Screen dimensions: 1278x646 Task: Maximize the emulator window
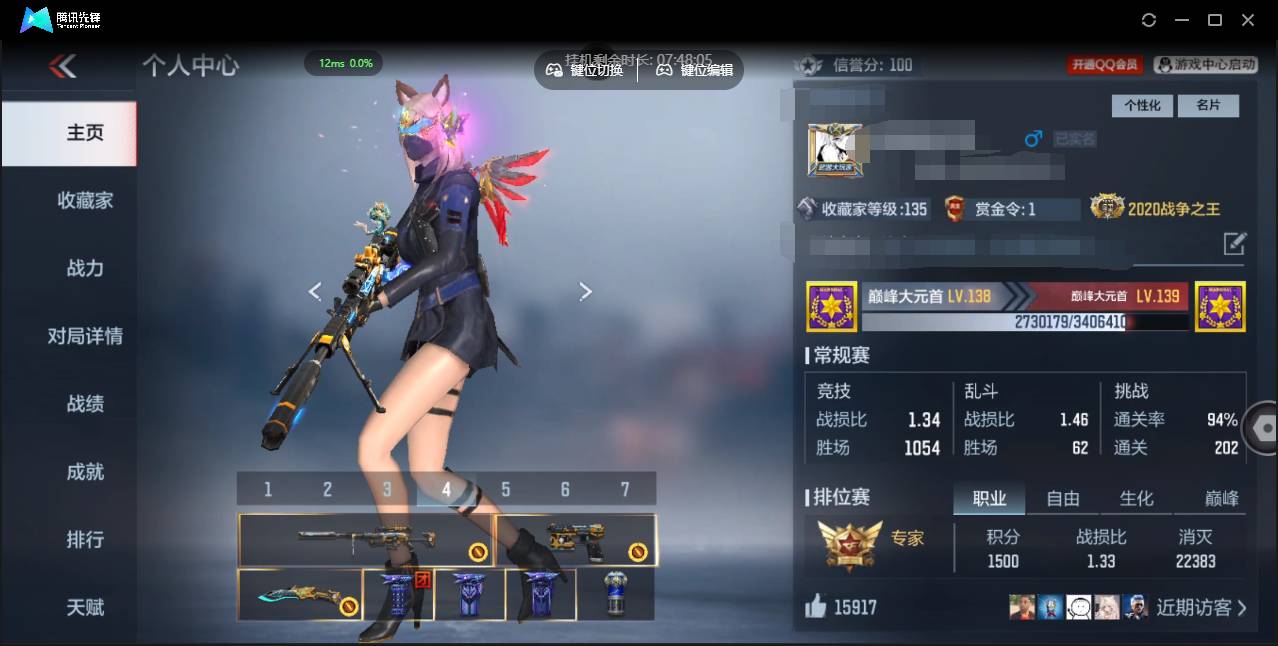1215,20
